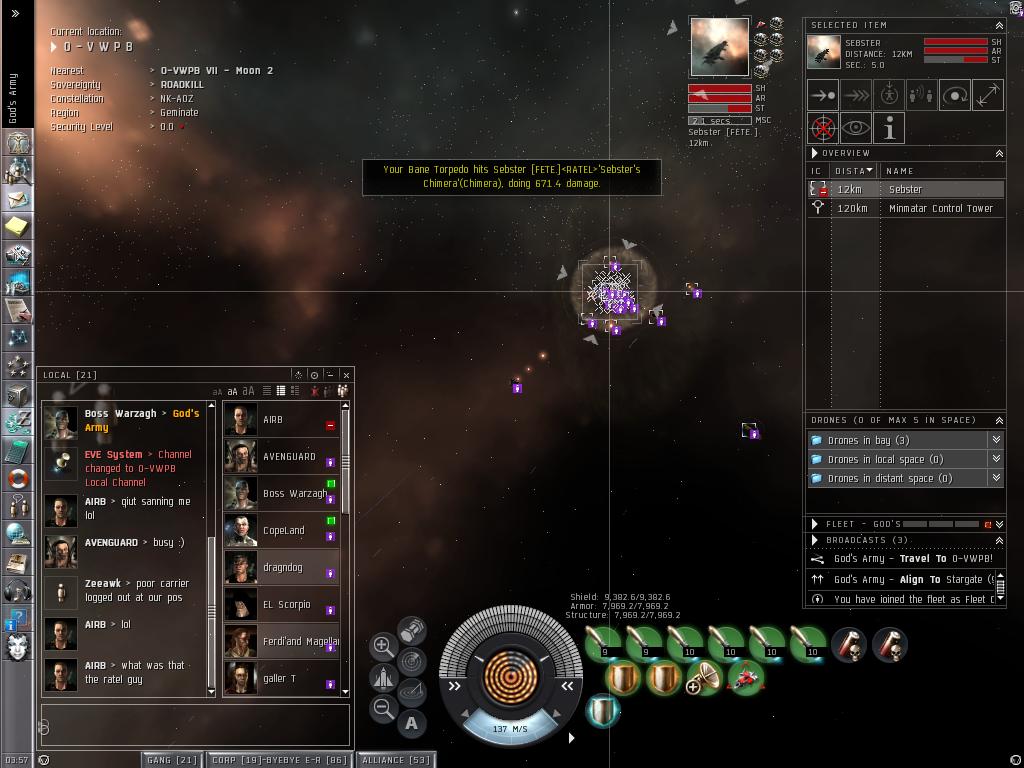Show info on the selected target
Image resolution: width=1024 pixels, height=768 pixels.
pos(889,128)
